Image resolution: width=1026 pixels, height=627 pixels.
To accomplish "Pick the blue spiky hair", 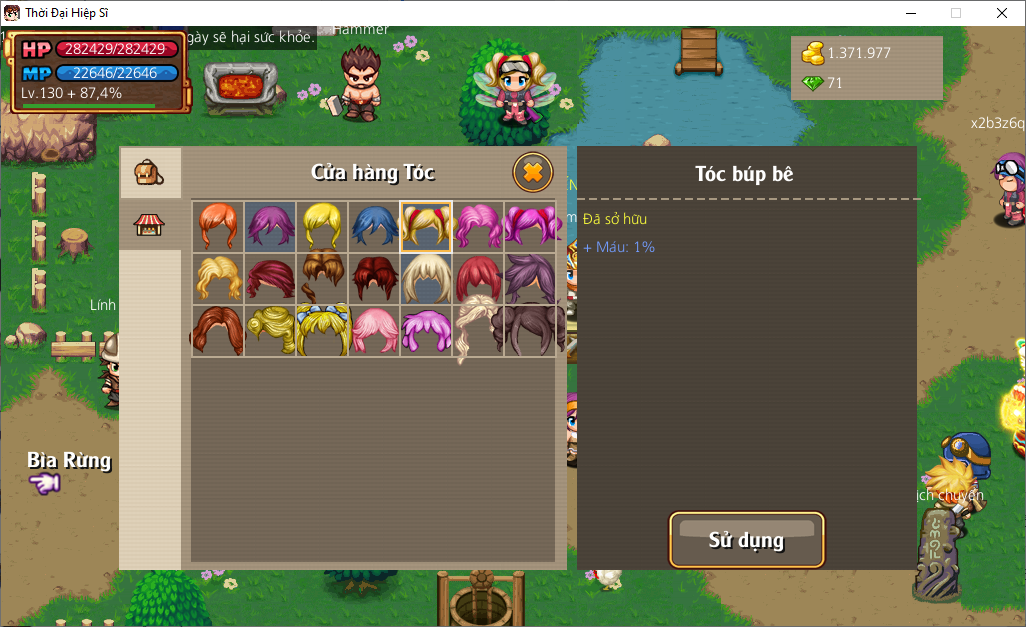I will coord(373,226).
